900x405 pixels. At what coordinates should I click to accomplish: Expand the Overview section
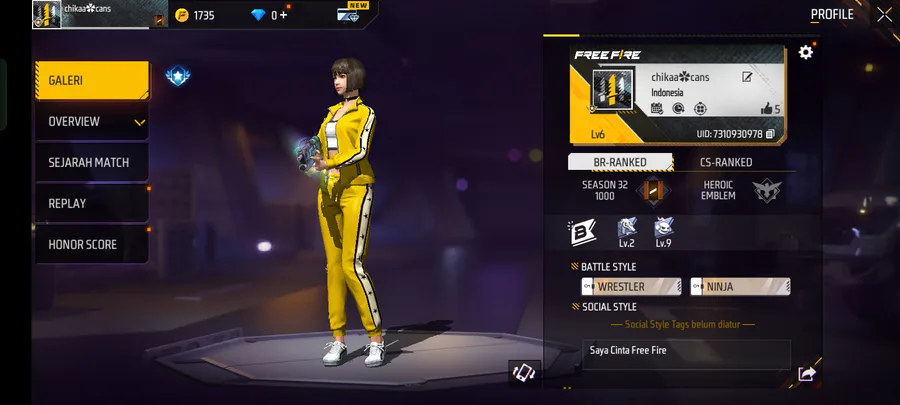(92, 122)
